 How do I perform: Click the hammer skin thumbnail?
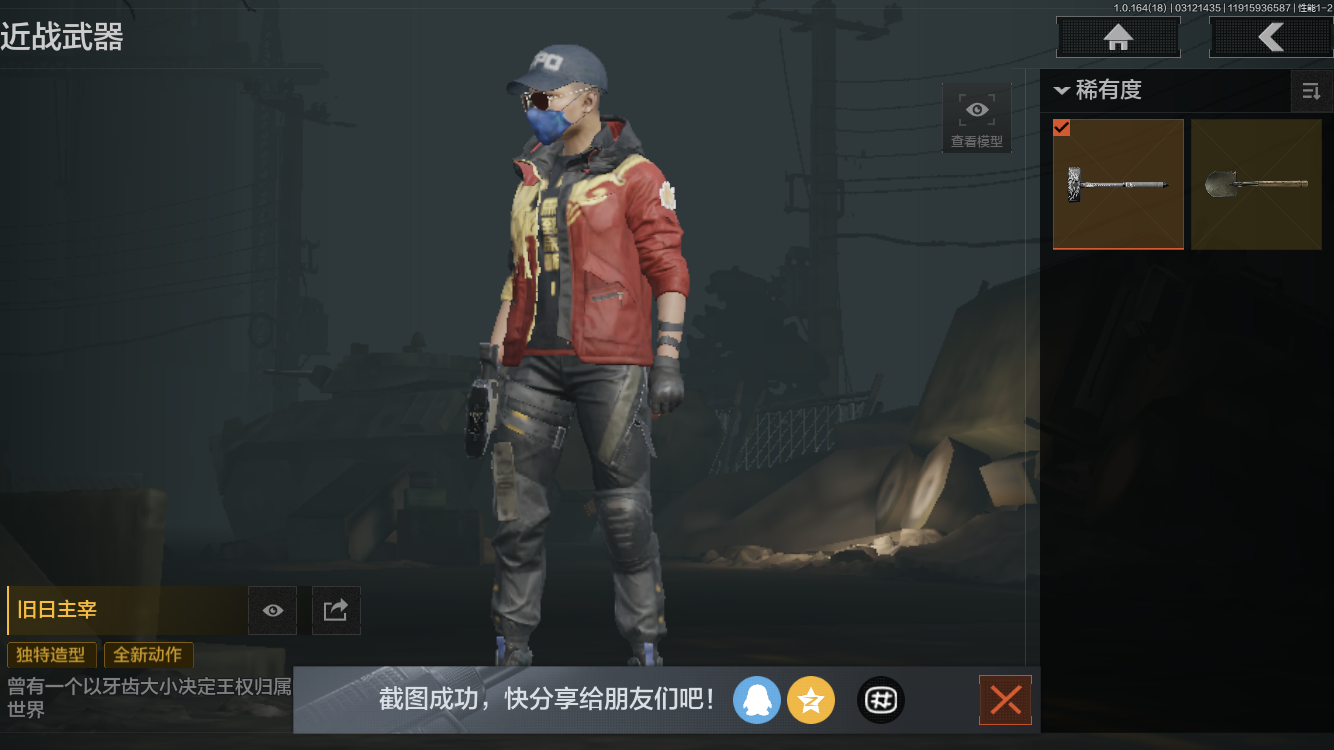point(1118,184)
